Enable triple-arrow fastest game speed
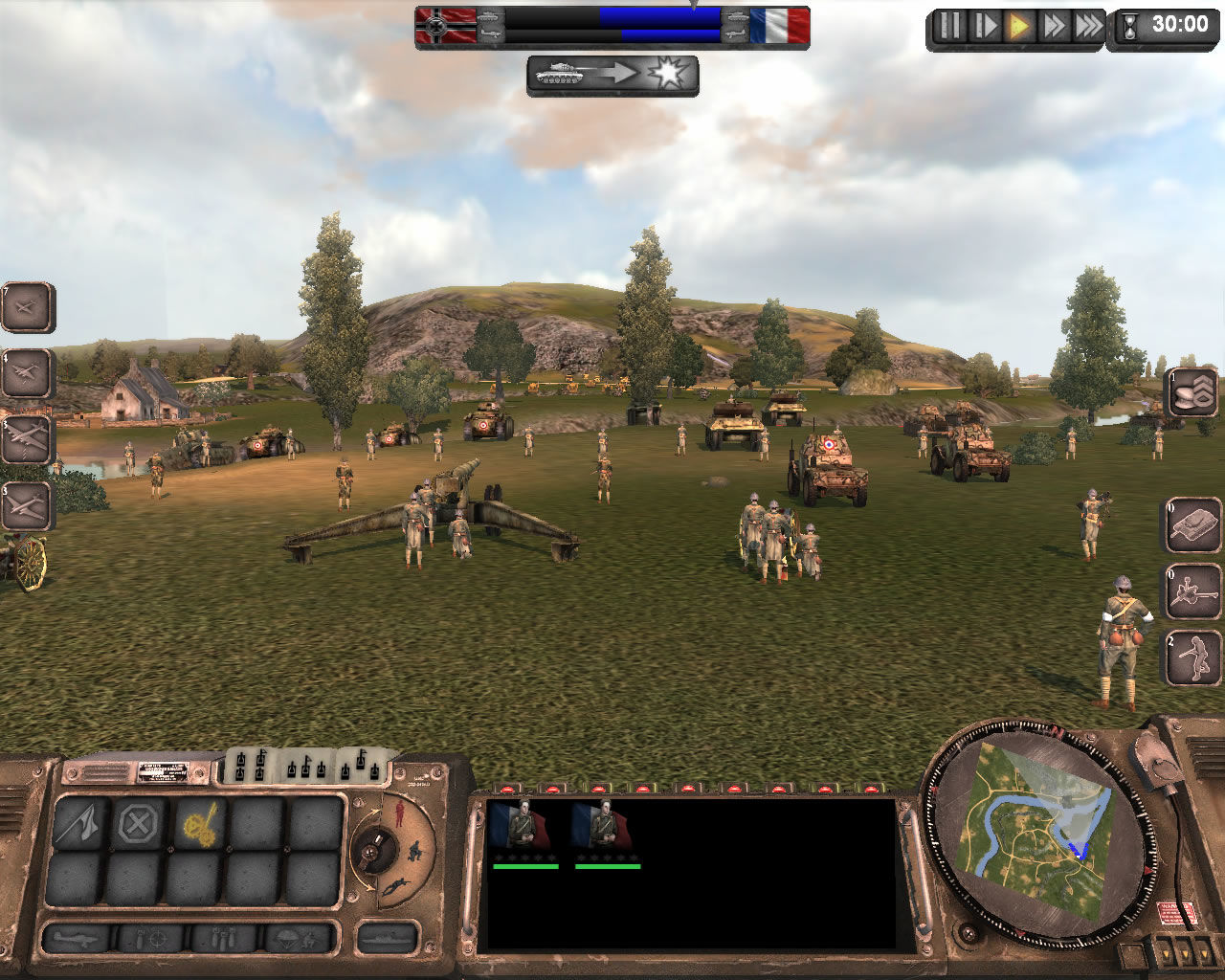Screen dimensions: 1225x980 click(x=1089, y=26)
